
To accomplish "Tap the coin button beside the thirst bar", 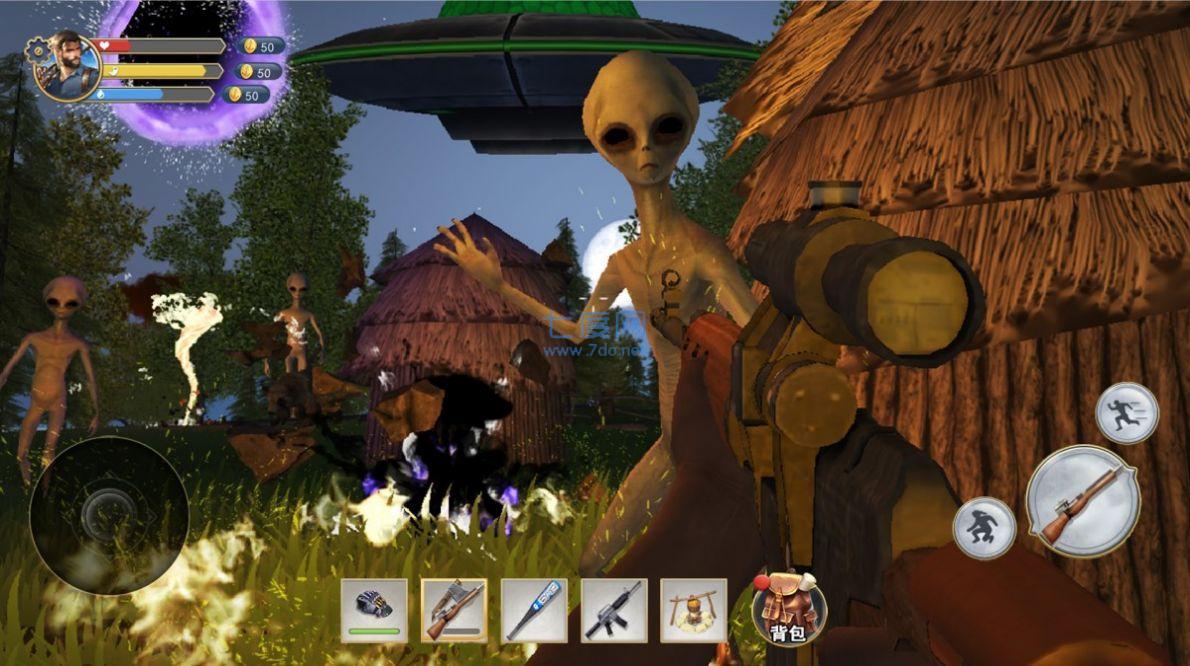I will coord(246,95).
